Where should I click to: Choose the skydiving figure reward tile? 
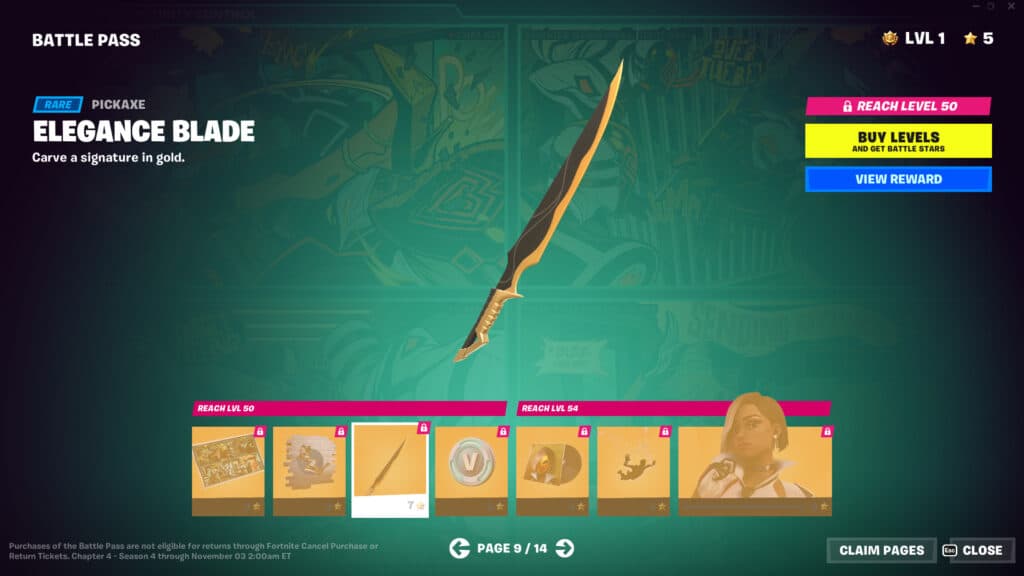[x=633, y=470]
